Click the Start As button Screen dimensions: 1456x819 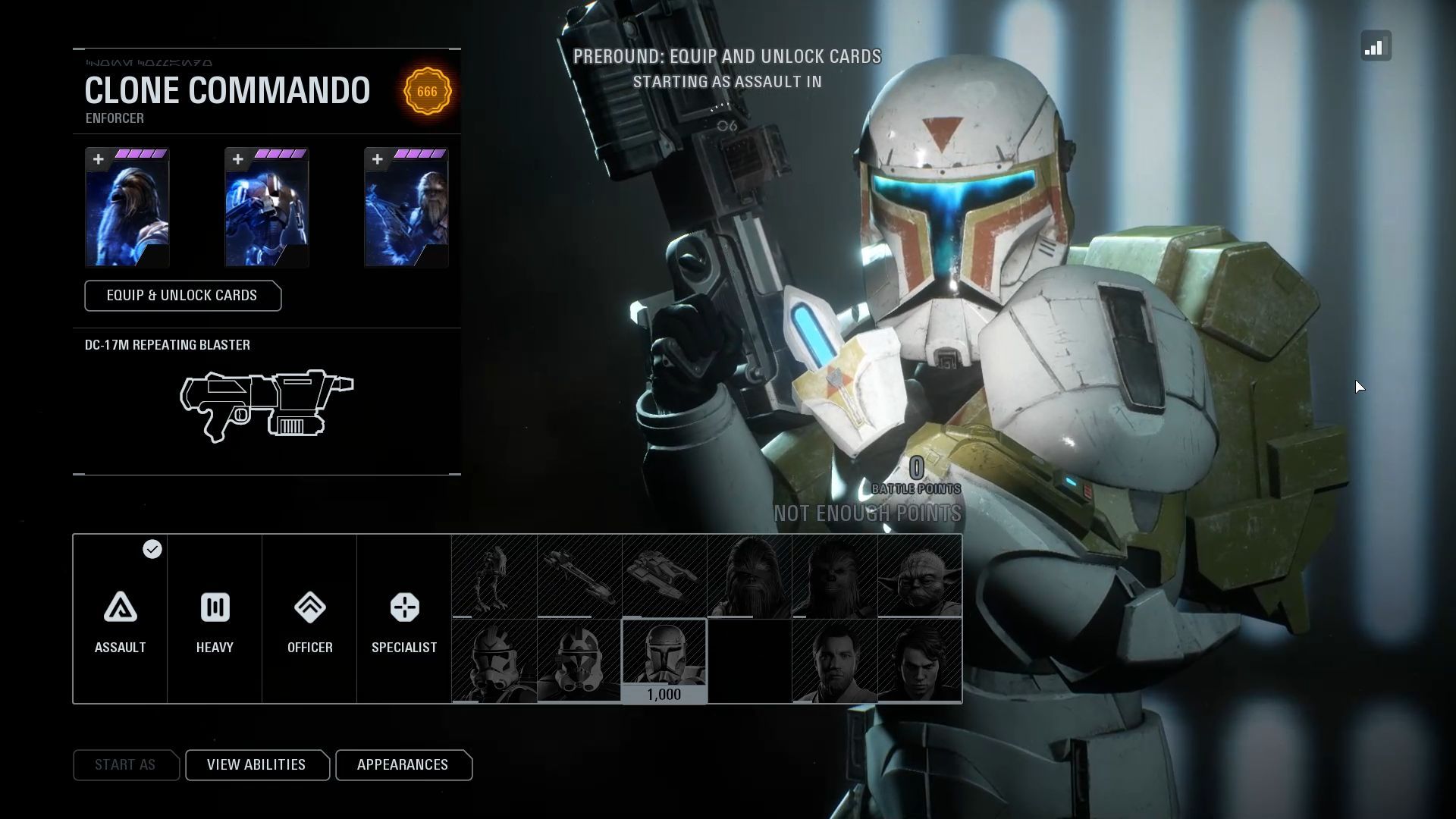(x=125, y=764)
